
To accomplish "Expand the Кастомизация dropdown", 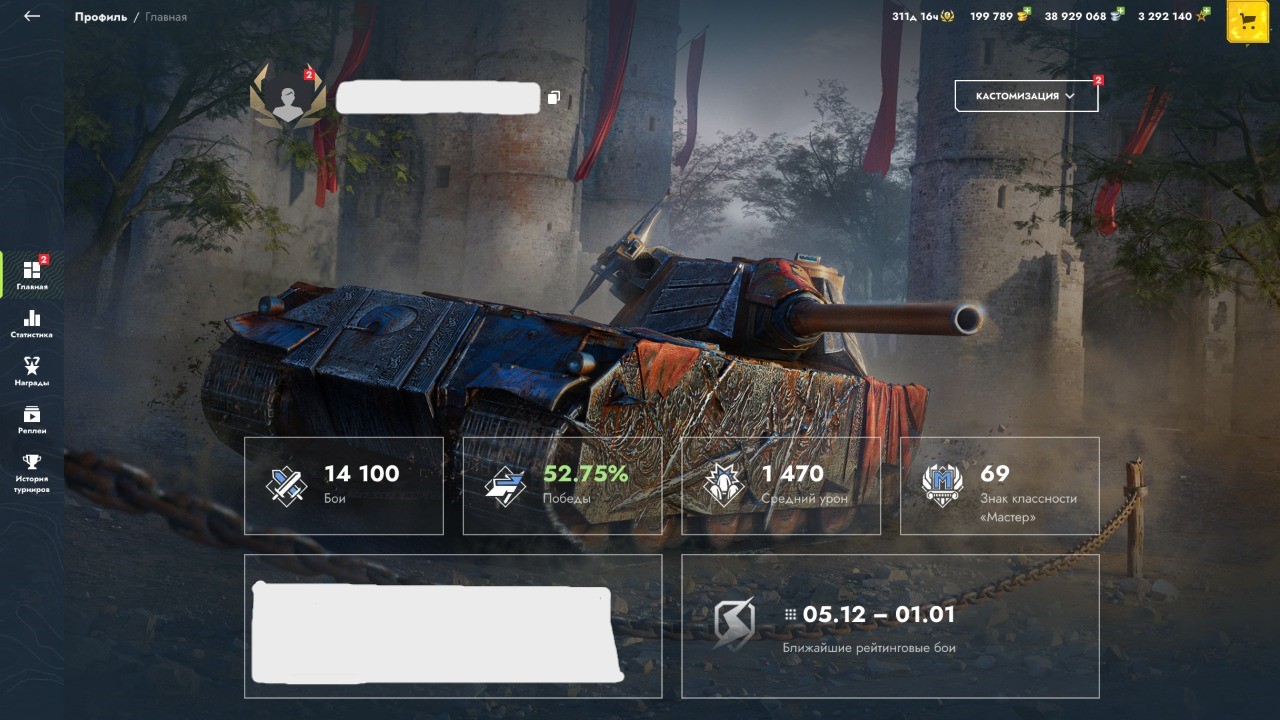I will point(1026,96).
